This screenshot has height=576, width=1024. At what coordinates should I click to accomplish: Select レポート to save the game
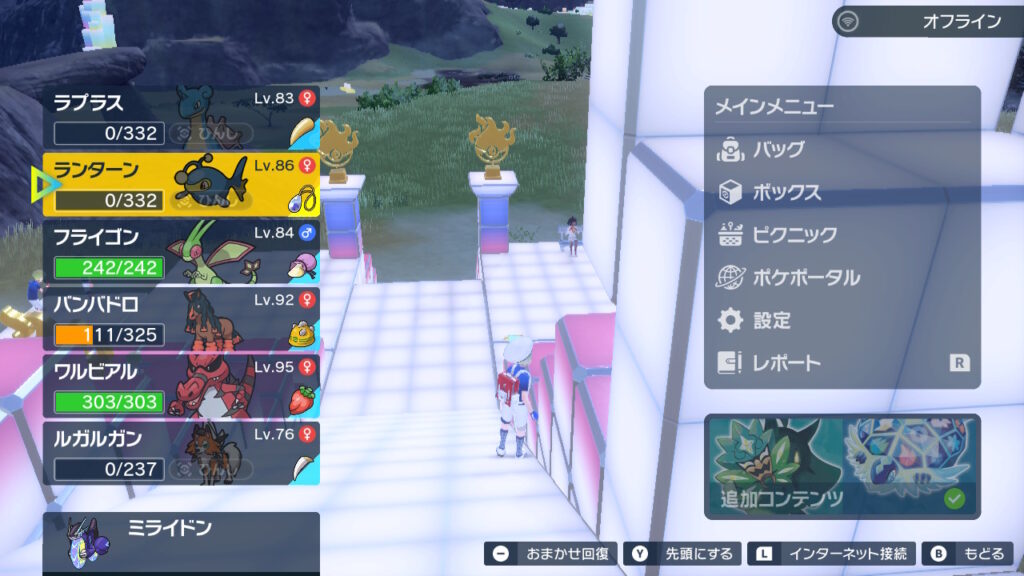click(x=786, y=364)
